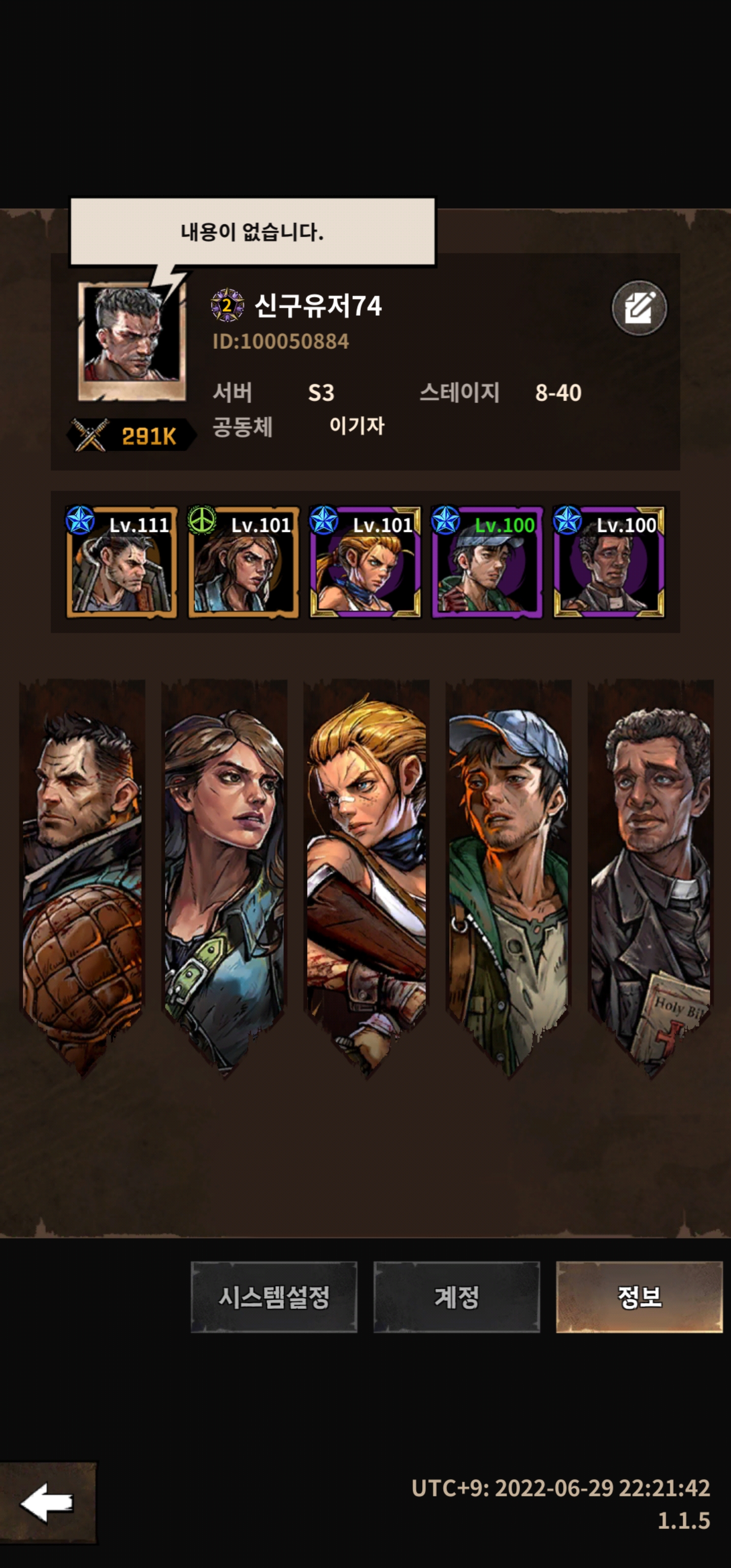Go back with the white arrow button

48,1503
